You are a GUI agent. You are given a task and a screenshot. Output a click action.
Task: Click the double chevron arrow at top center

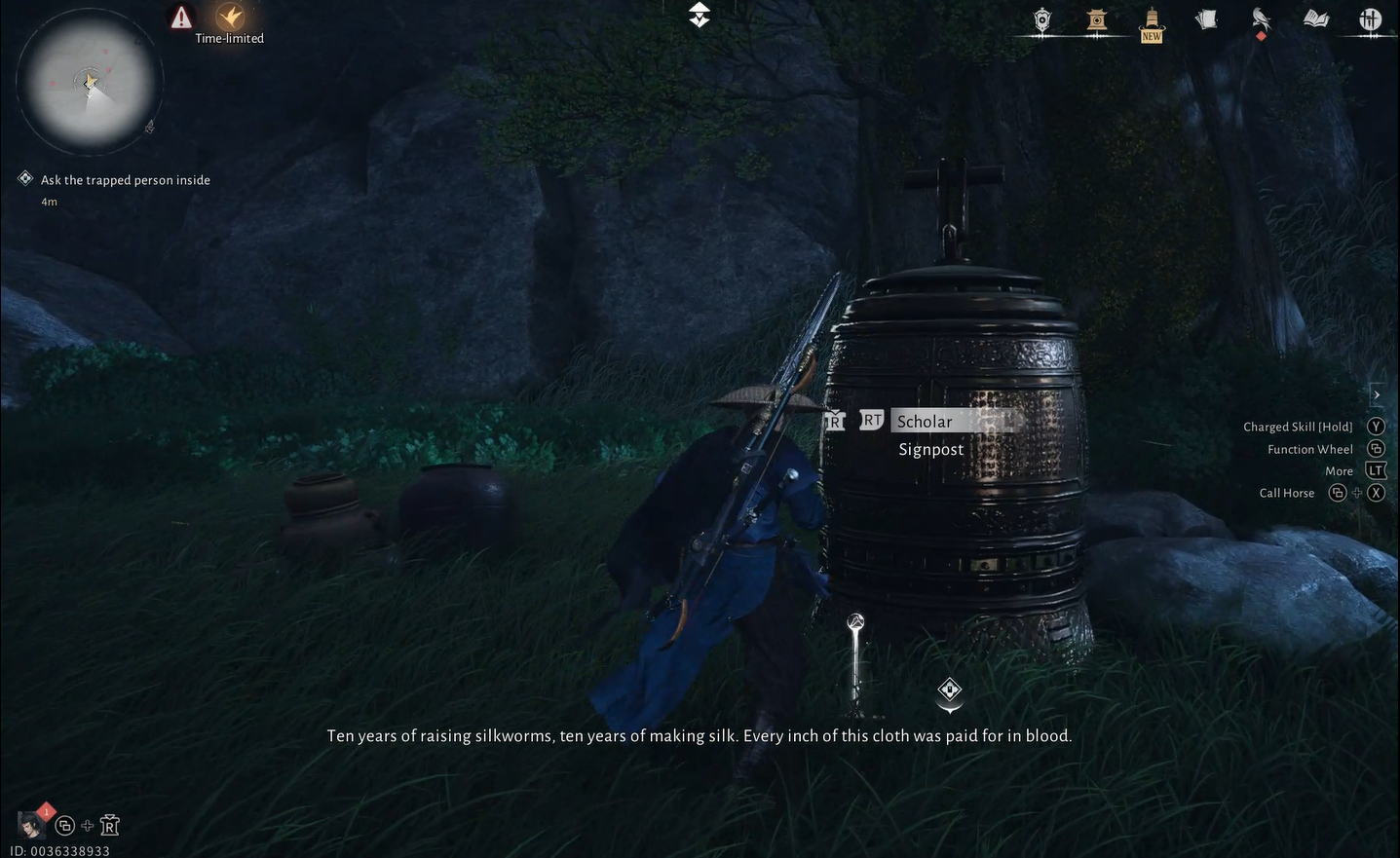point(698,15)
